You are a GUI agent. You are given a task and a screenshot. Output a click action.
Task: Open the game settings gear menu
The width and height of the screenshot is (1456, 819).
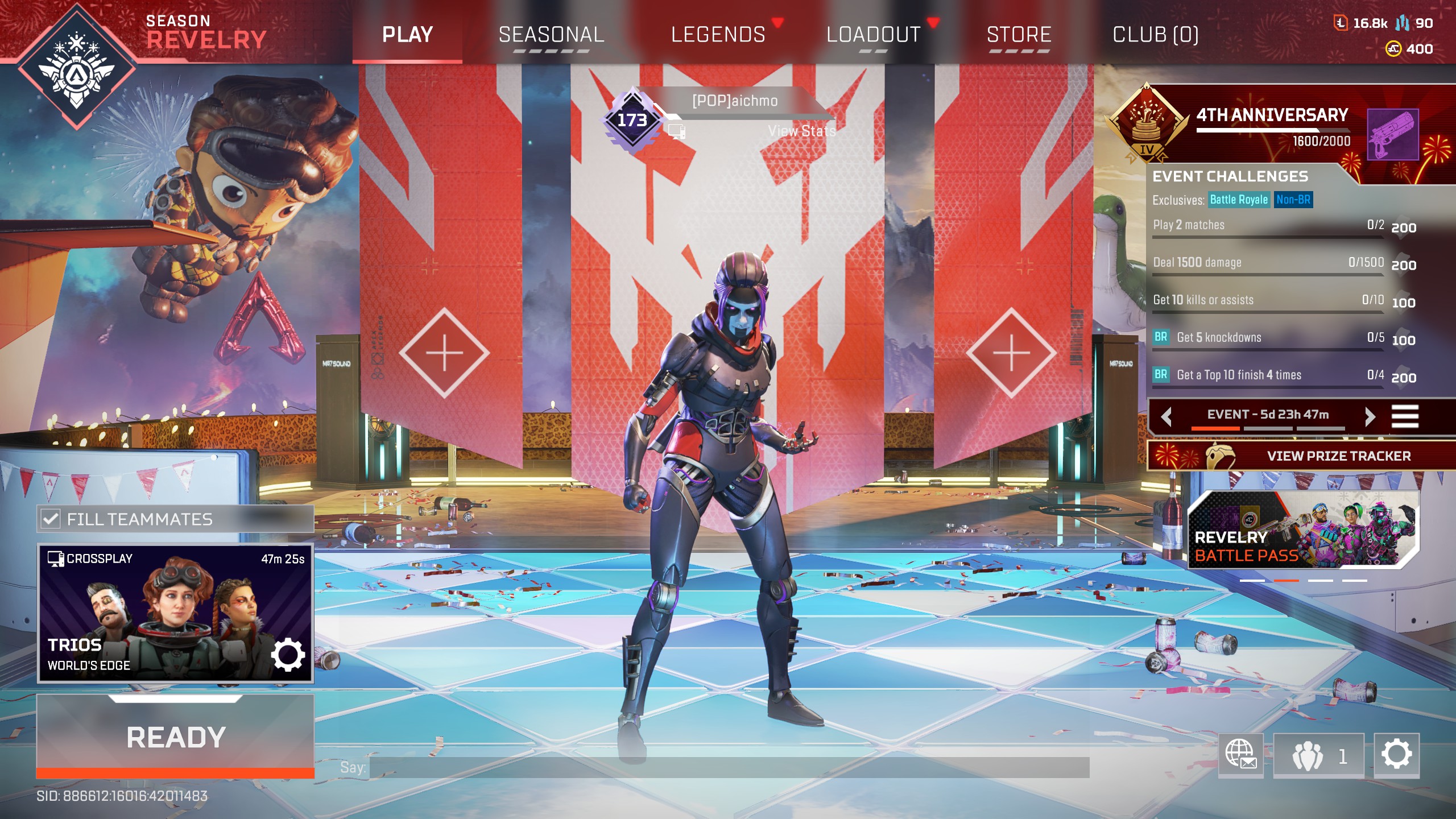(x=1396, y=755)
